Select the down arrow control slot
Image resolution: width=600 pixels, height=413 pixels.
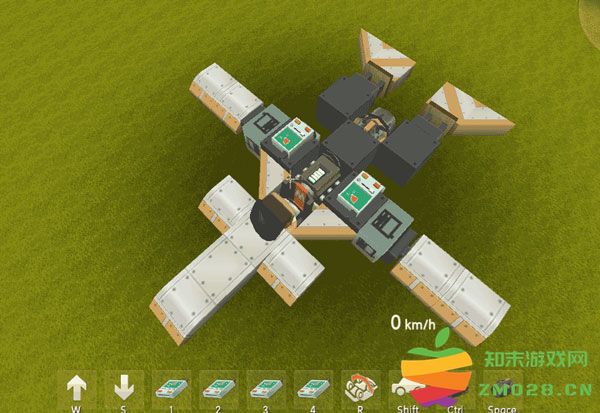(x=123, y=389)
